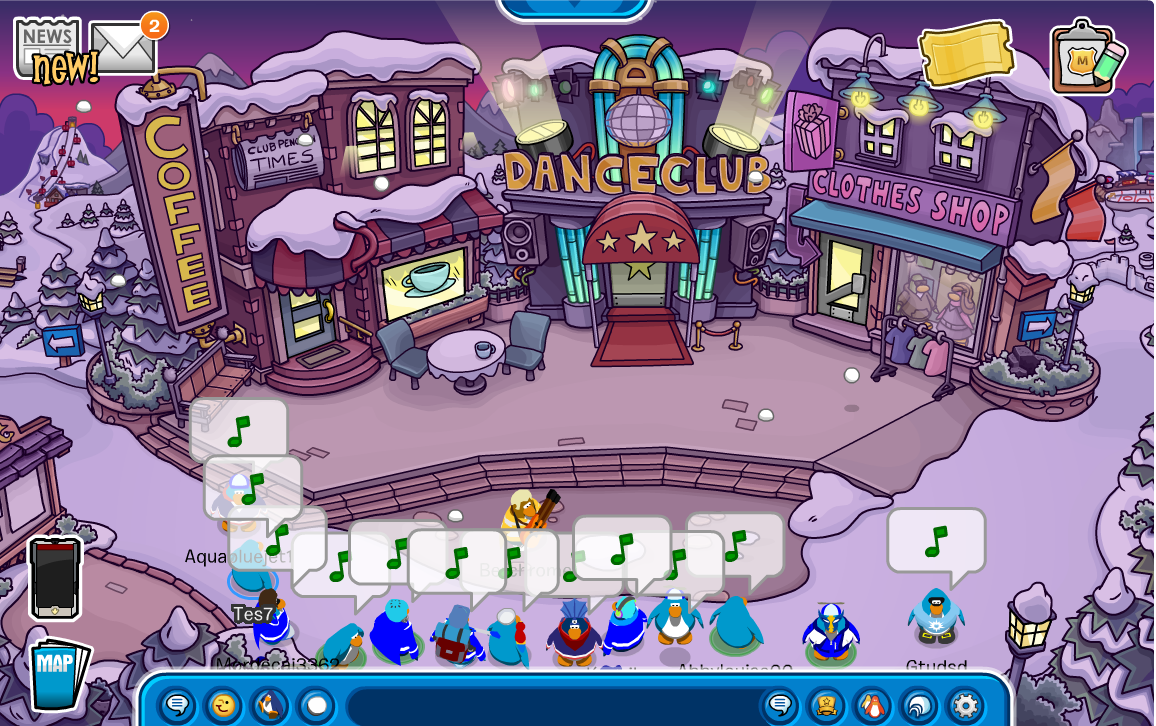
Task: Open the moderator M badge report icon
Action: coord(1085,59)
